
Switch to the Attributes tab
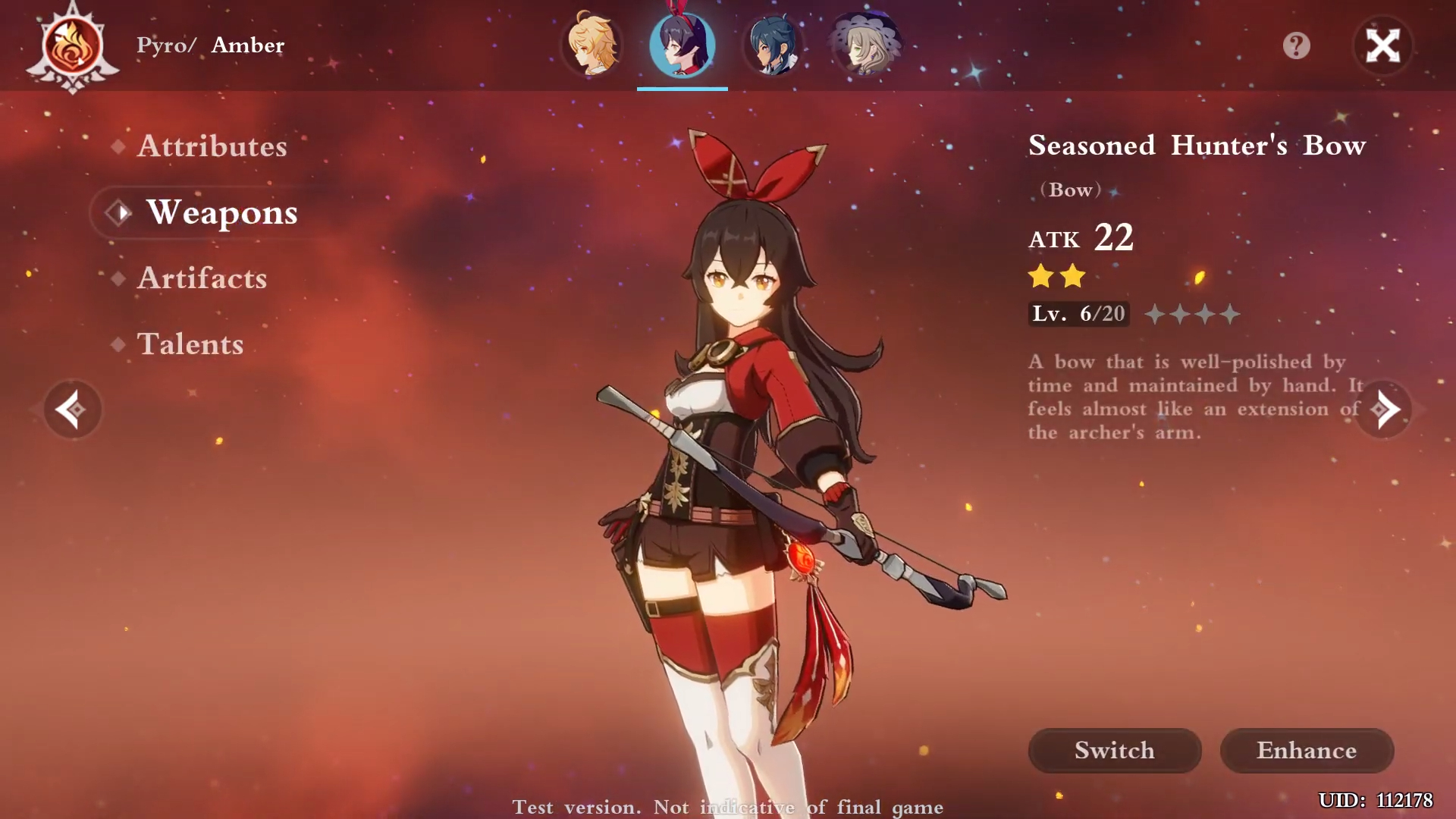(x=212, y=146)
